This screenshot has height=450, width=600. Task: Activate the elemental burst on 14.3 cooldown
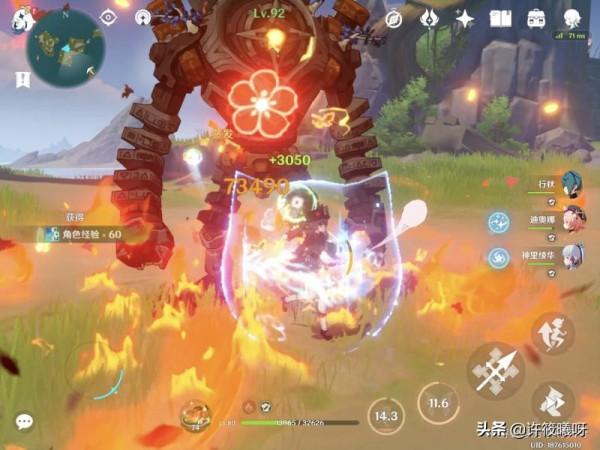[x=382, y=415]
